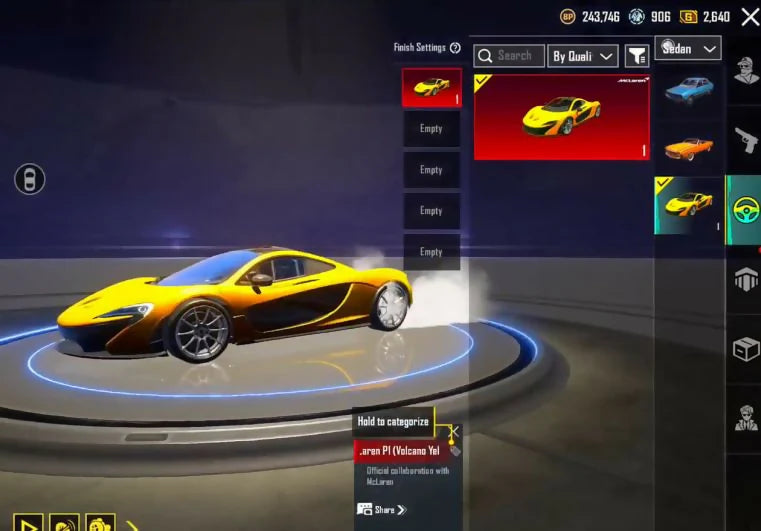Expand the Sedan vehicle type dropdown
Viewport: 761px width, 531px height.
pos(689,48)
